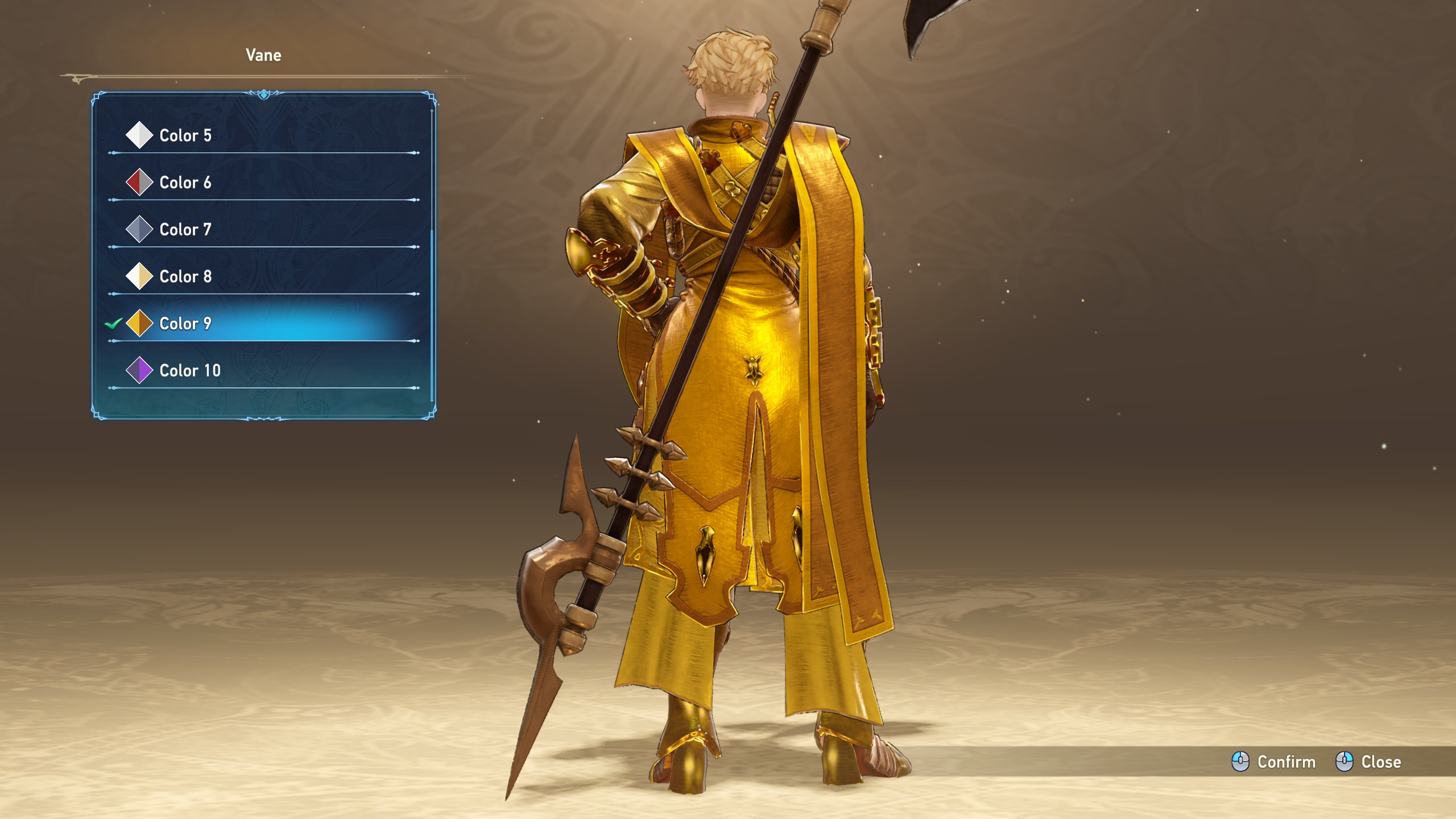Confirm the color selection

[x=1274, y=762]
